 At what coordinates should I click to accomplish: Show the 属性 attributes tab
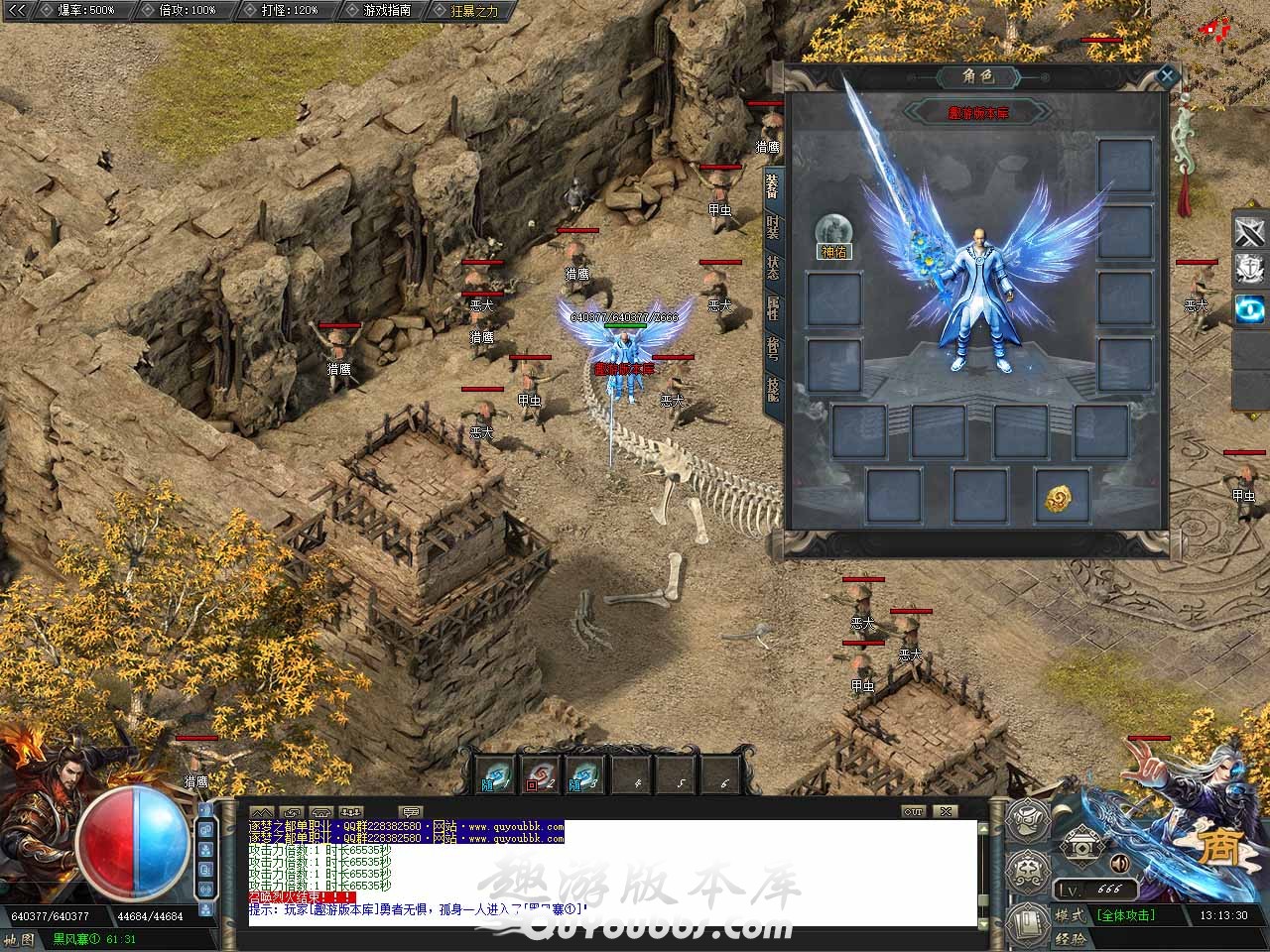click(772, 308)
